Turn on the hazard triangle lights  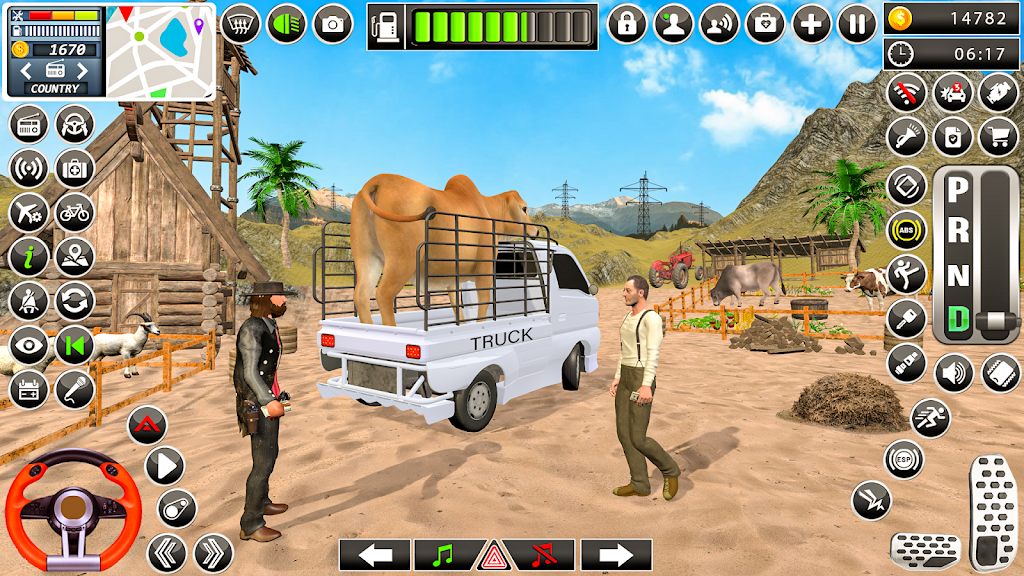(495, 555)
